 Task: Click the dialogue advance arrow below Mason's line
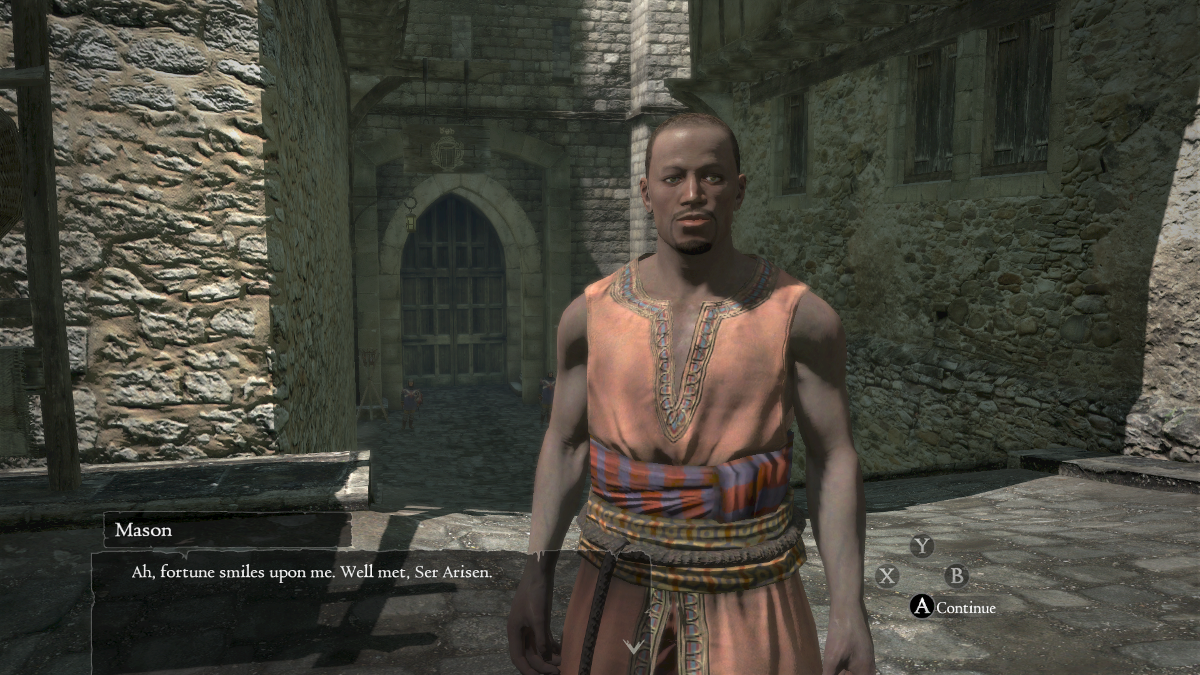[634, 647]
